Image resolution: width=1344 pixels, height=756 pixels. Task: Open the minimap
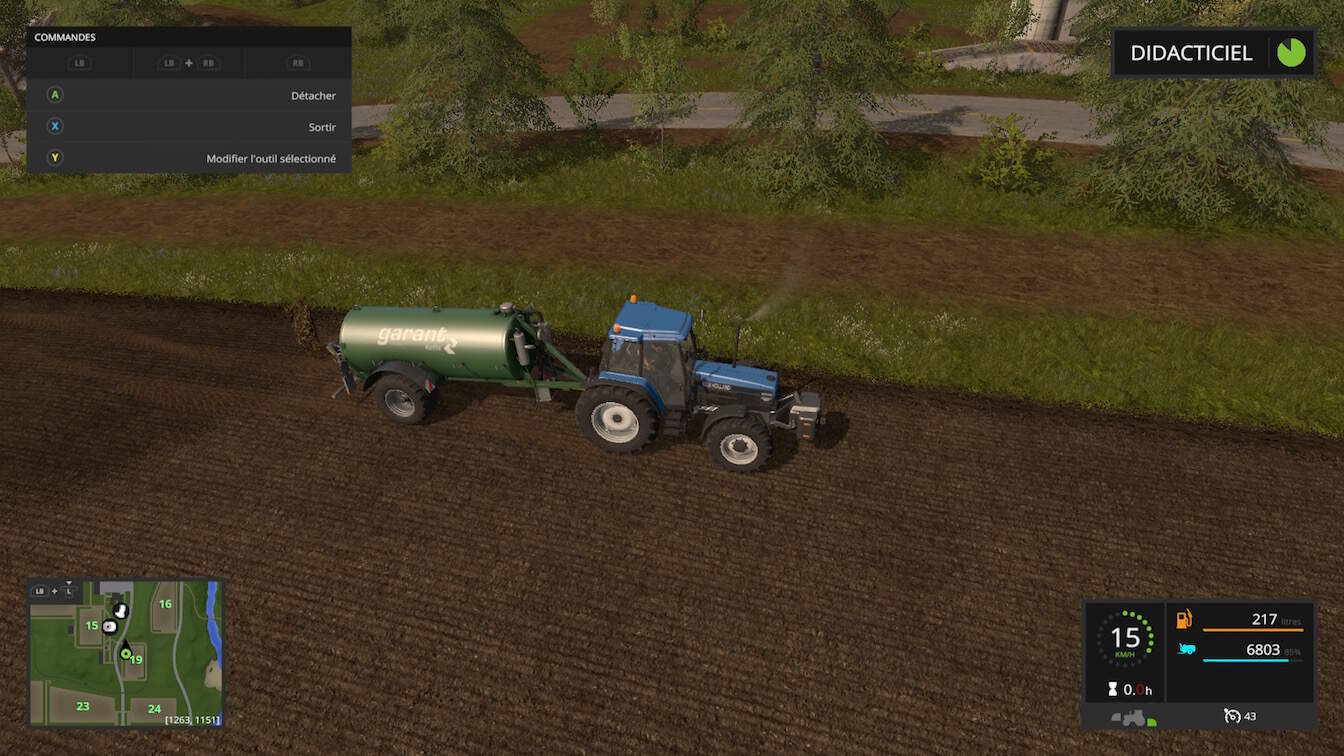125,652
